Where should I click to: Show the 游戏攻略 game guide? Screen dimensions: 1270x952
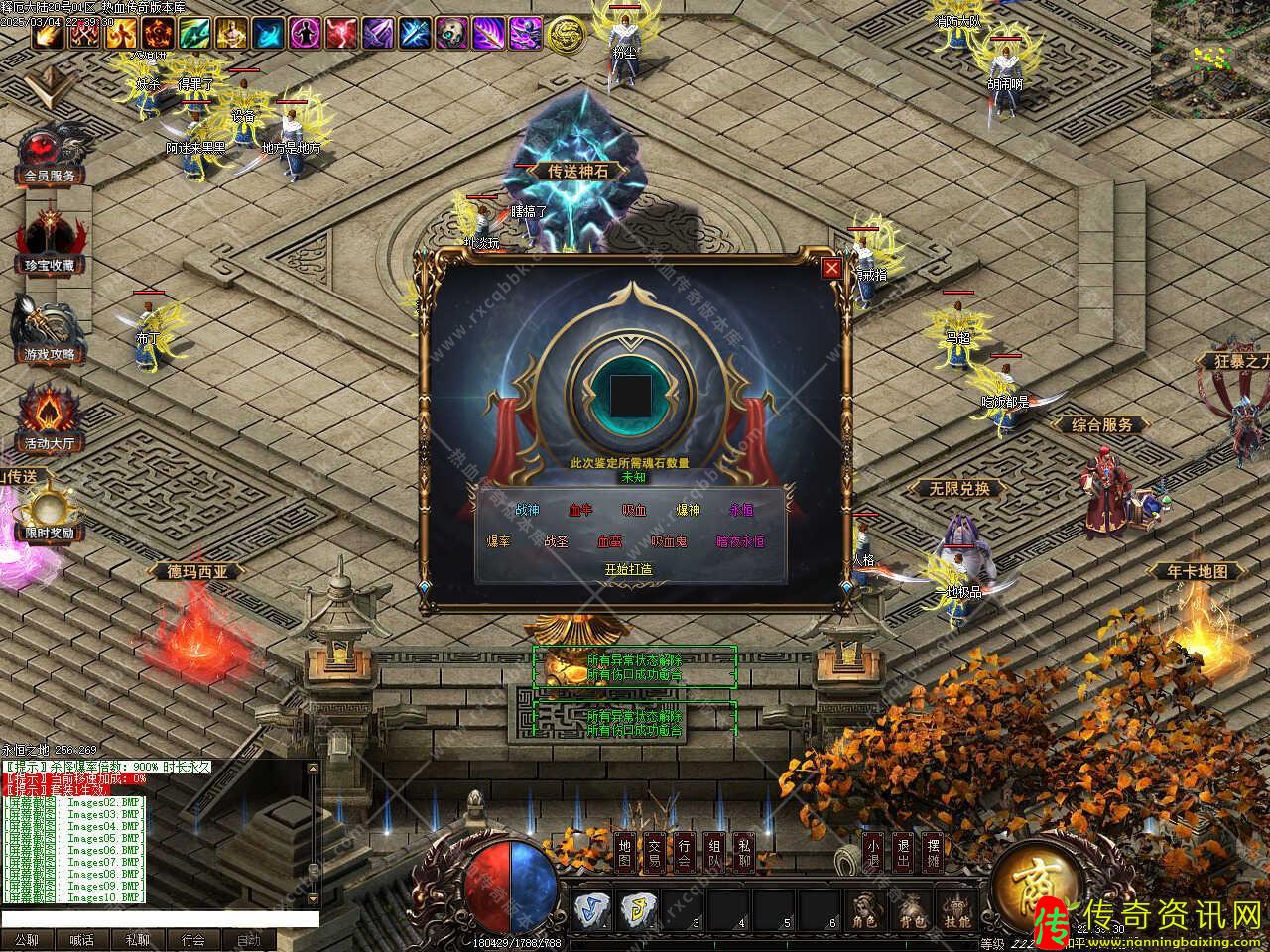pyautogui.click(x=50, y=332)
